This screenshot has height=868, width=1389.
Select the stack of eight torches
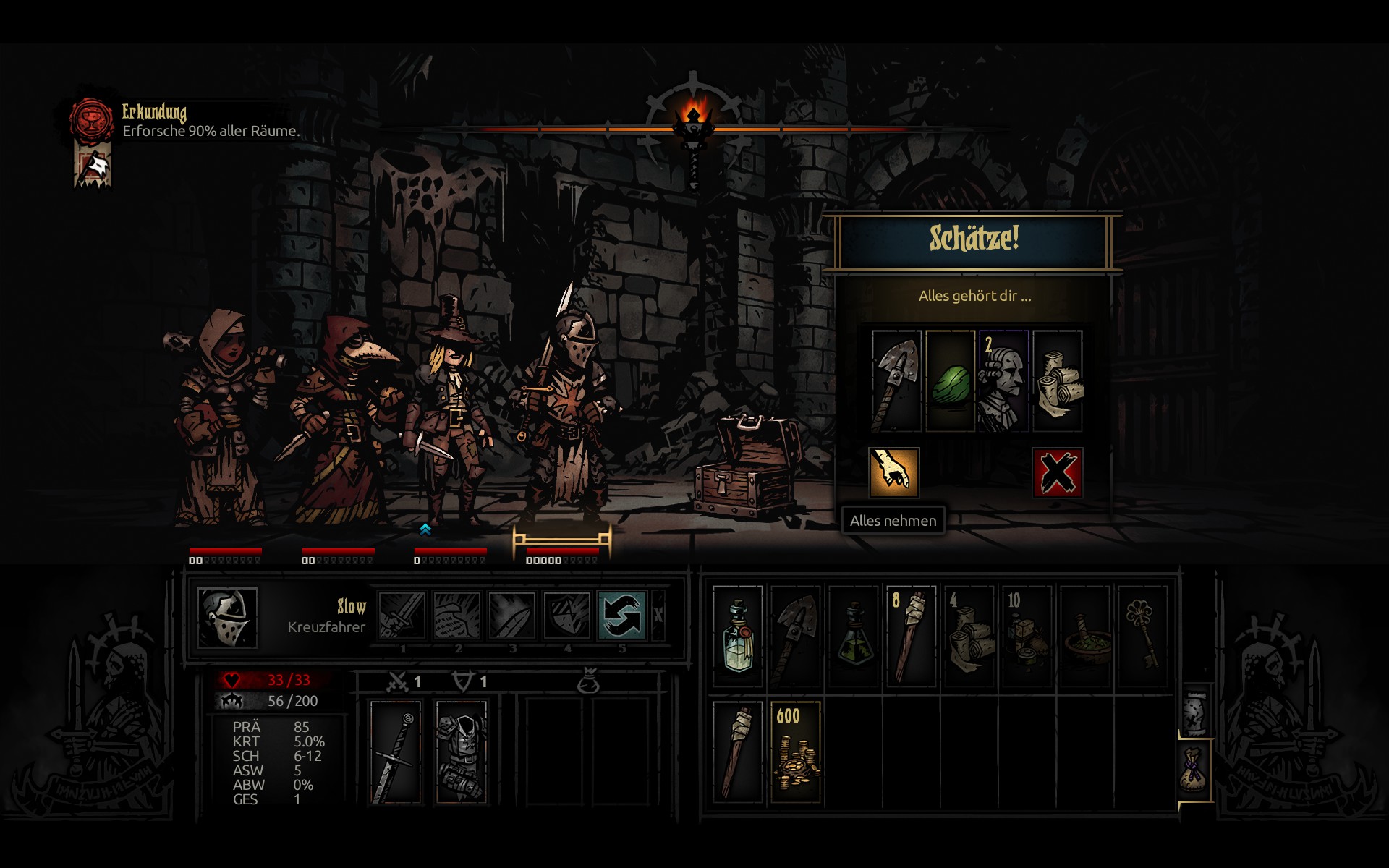coord(911,636)
